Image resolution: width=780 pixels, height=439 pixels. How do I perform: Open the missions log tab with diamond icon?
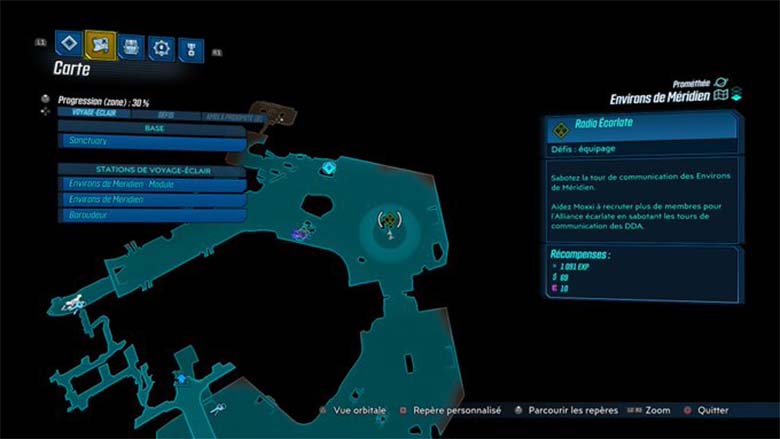pyautogui.click(x=68, y=43)
